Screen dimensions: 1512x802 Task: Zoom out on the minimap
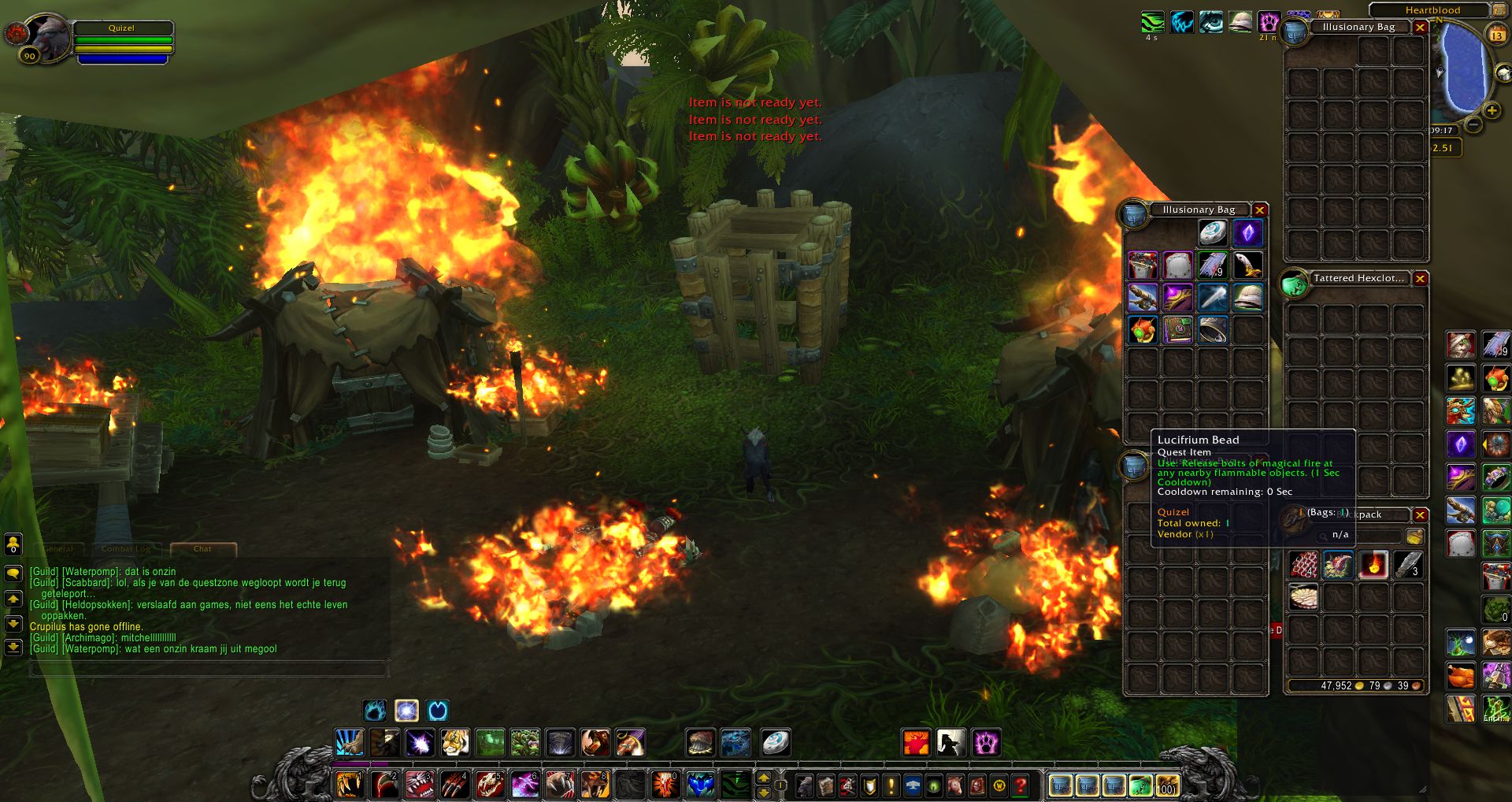[x=1473, y=124]
